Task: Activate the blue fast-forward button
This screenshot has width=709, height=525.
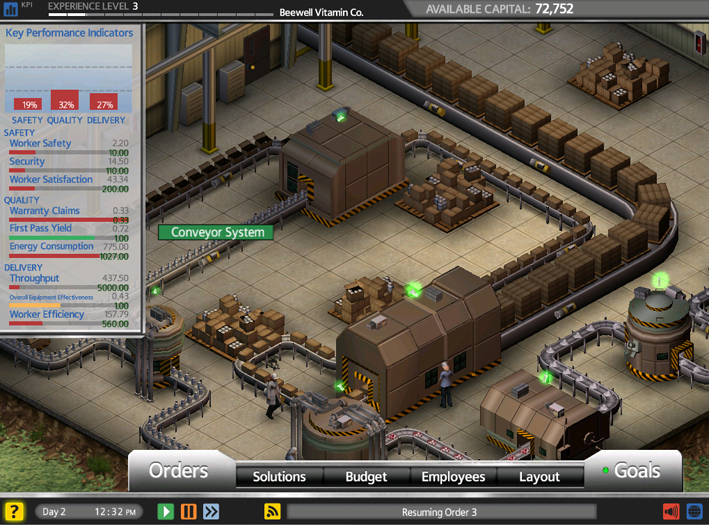Action: (211, 512)
